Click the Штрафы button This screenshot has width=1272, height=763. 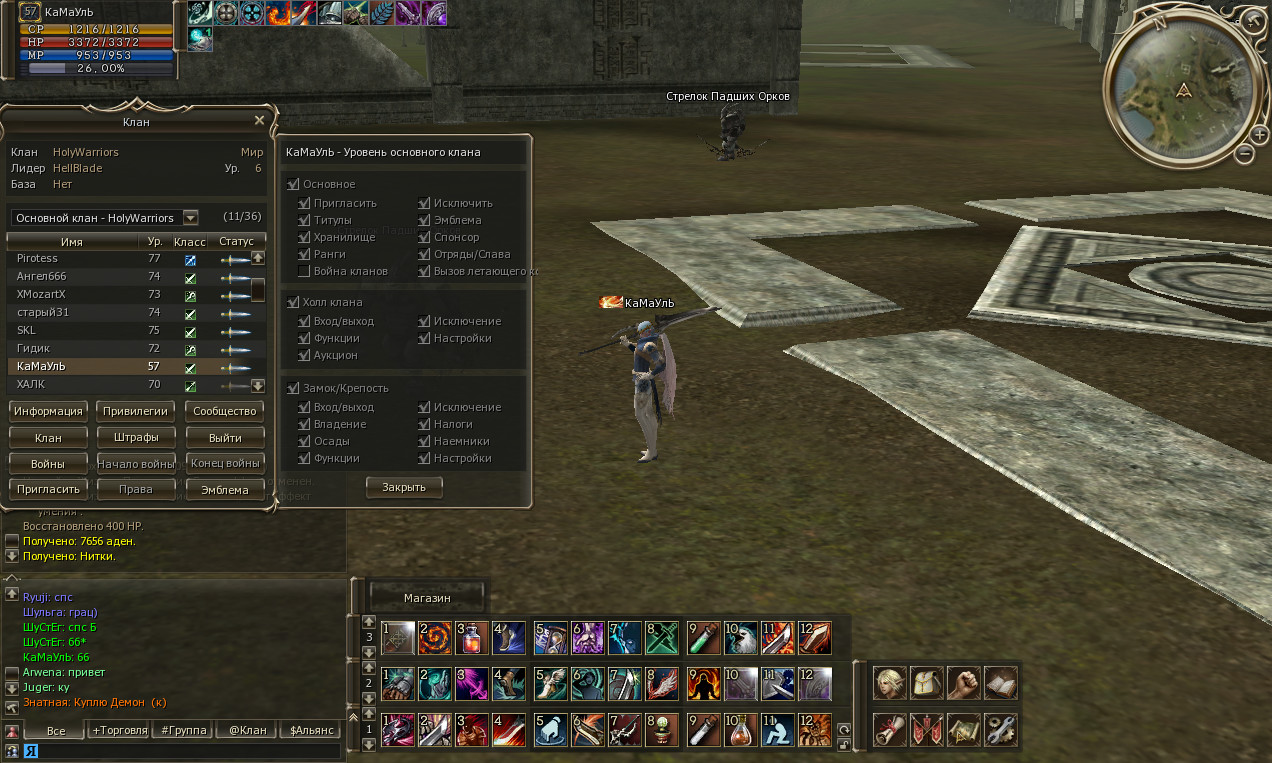point(137,438)
